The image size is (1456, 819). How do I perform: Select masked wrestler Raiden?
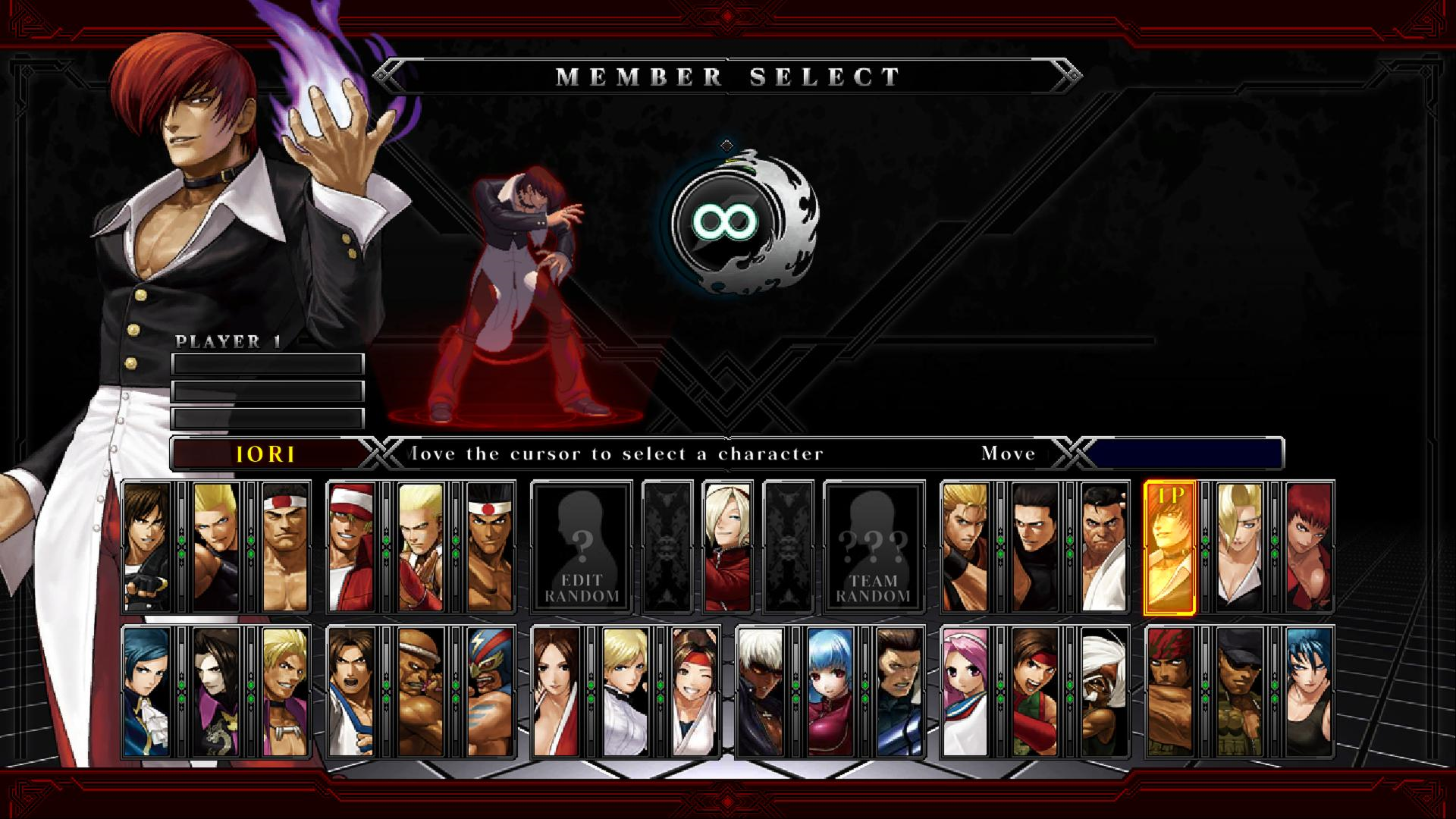coord(491,692)
